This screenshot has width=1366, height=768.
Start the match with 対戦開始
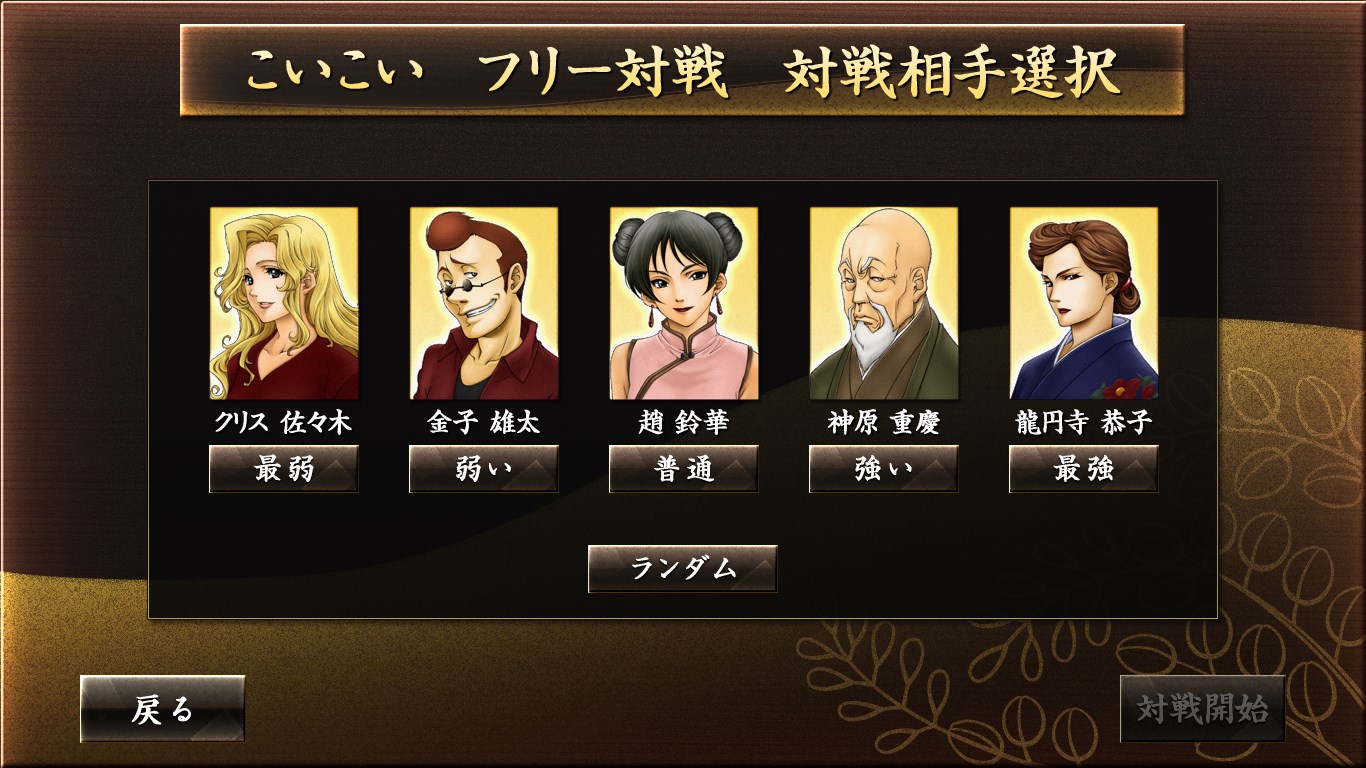pyautogui.click(x=1202, y=709)
